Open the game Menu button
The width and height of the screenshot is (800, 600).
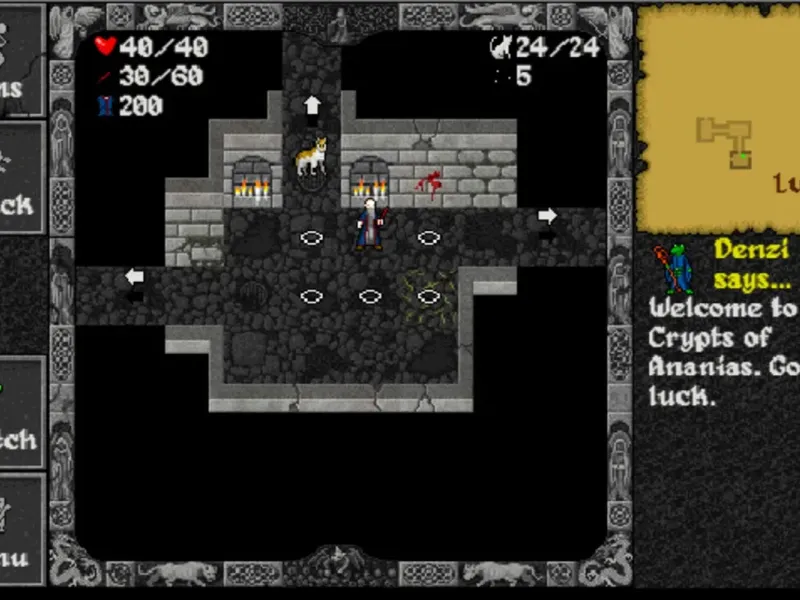(22, 530)
